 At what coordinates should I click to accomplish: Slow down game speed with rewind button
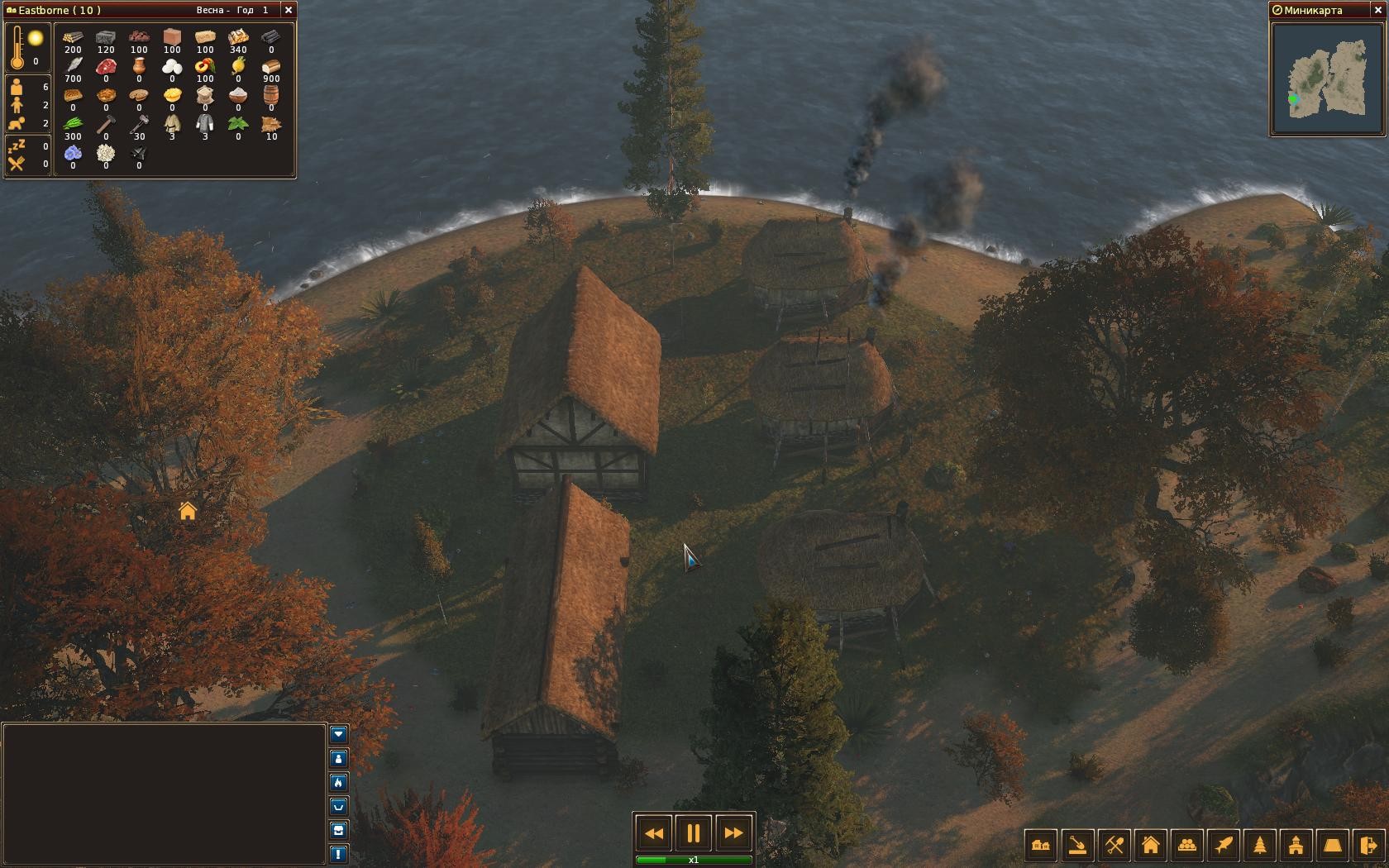653,833
